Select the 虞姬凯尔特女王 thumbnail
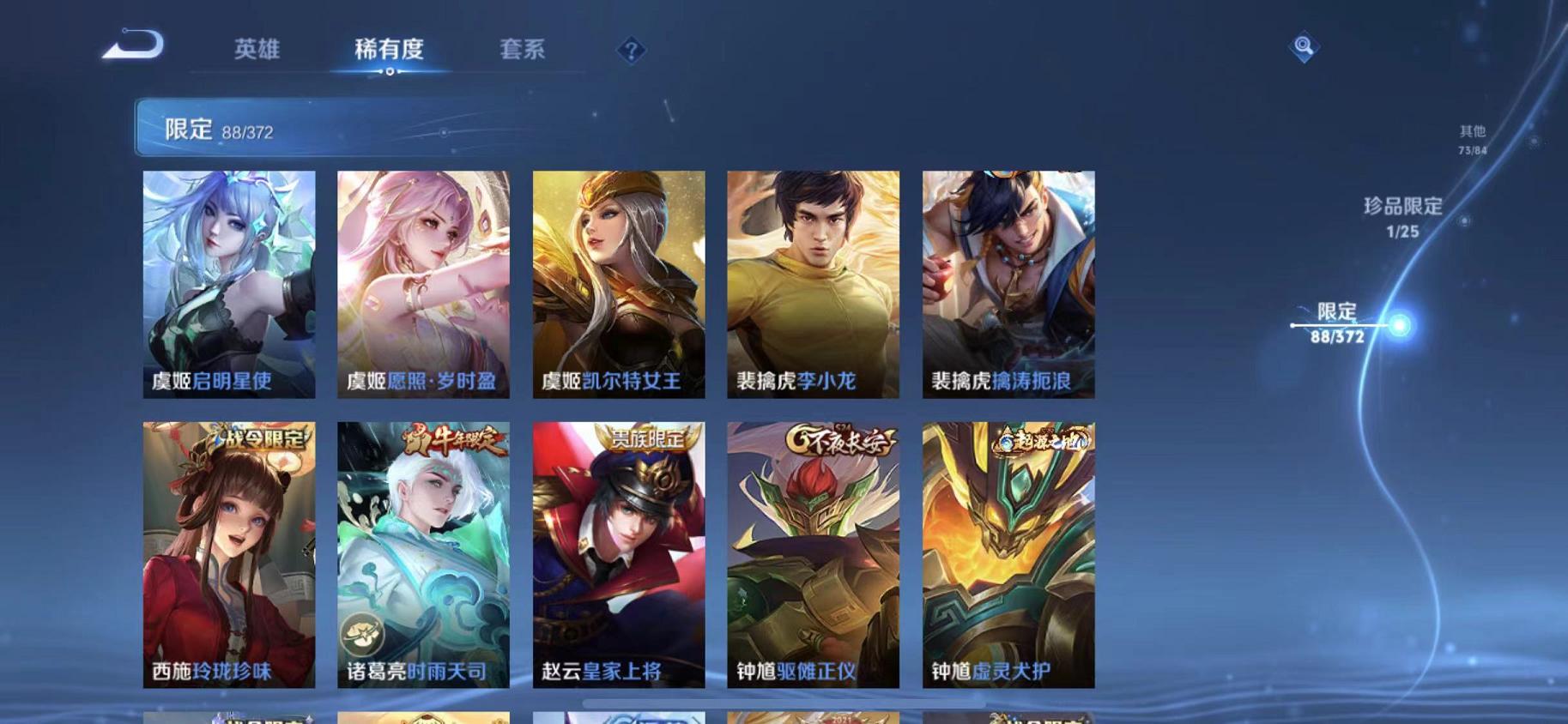This screenshot has width=1568, height=724. coord(619,283)
